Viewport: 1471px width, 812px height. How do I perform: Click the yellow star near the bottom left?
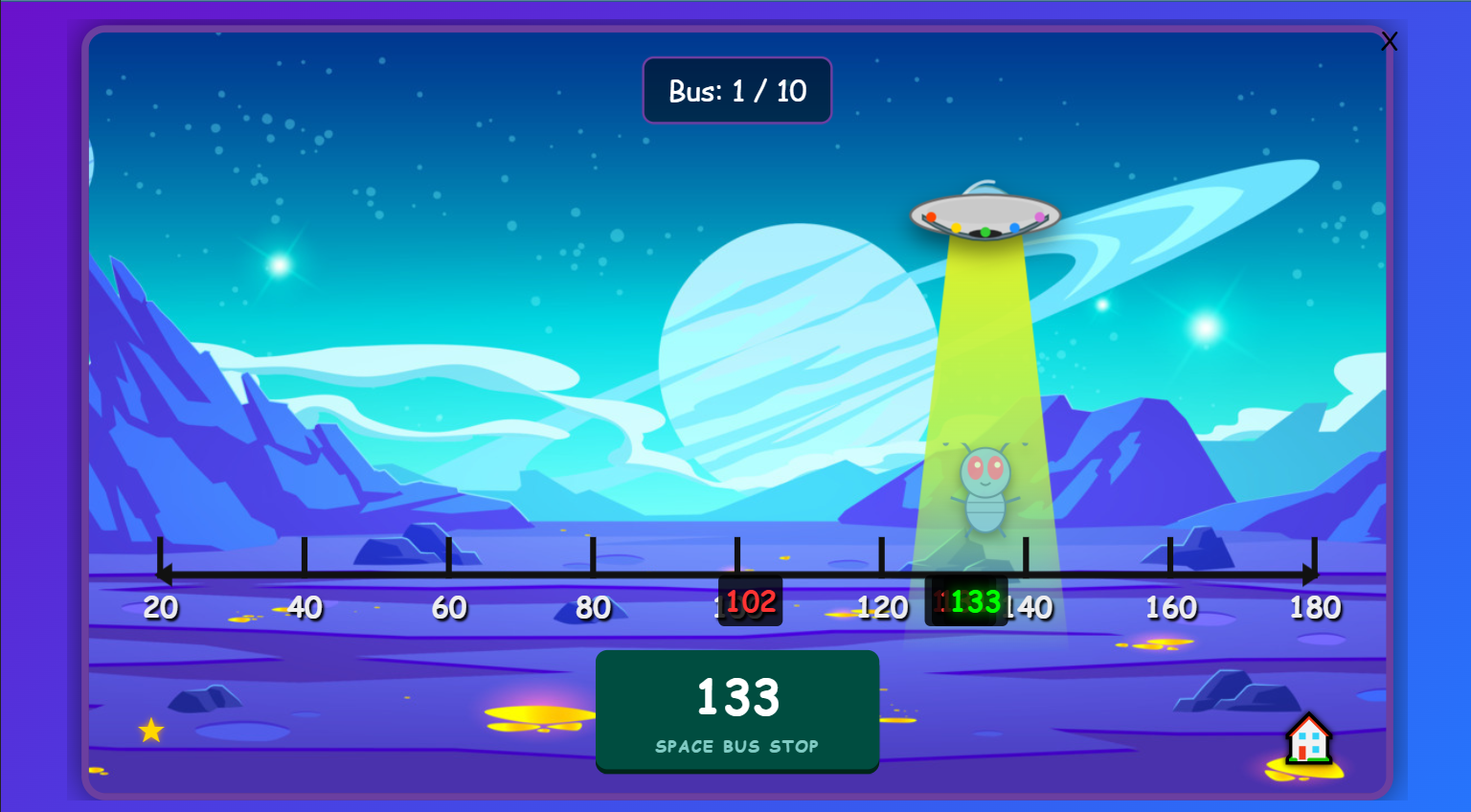tap(149, 731)
